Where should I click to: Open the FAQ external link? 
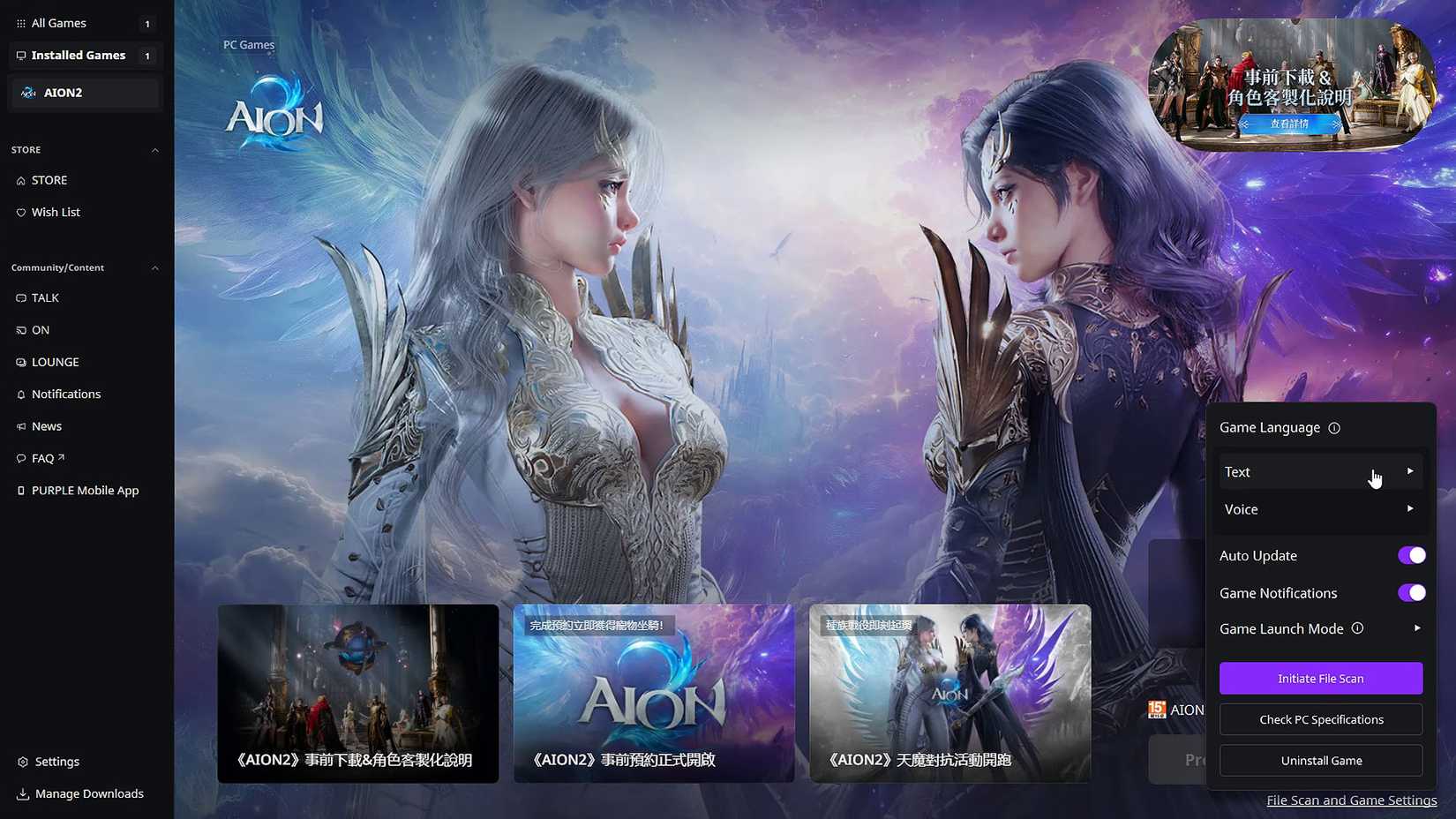pyautogui.click(x=41, y=458)
